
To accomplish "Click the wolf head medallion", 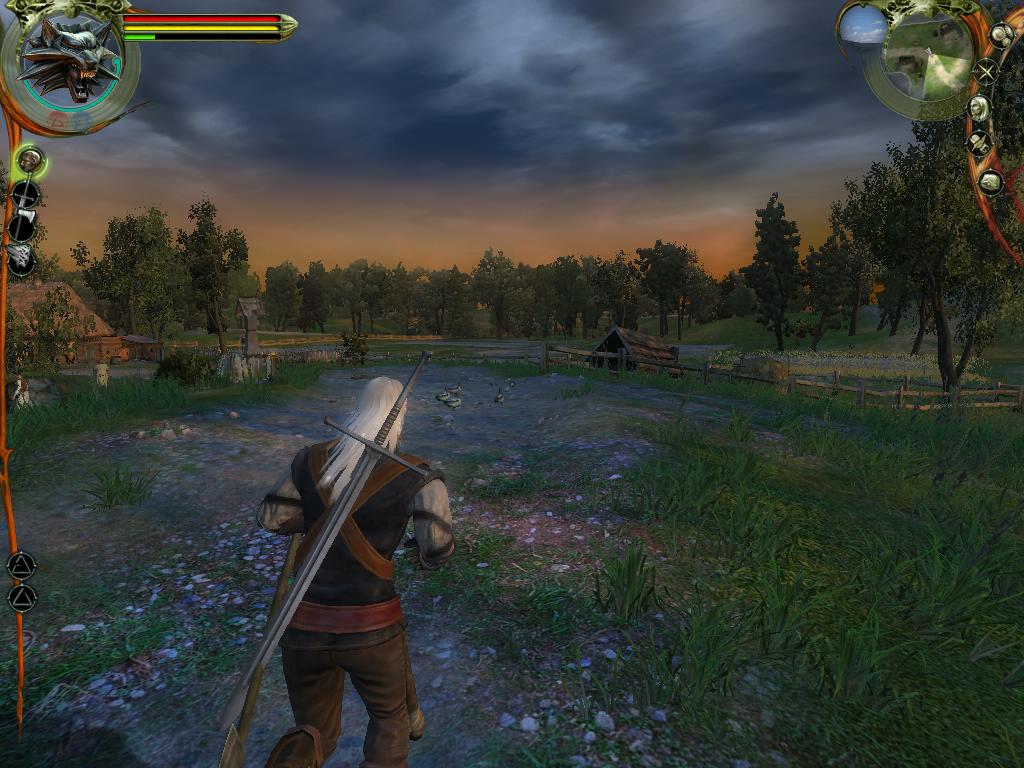I will 69,62.
